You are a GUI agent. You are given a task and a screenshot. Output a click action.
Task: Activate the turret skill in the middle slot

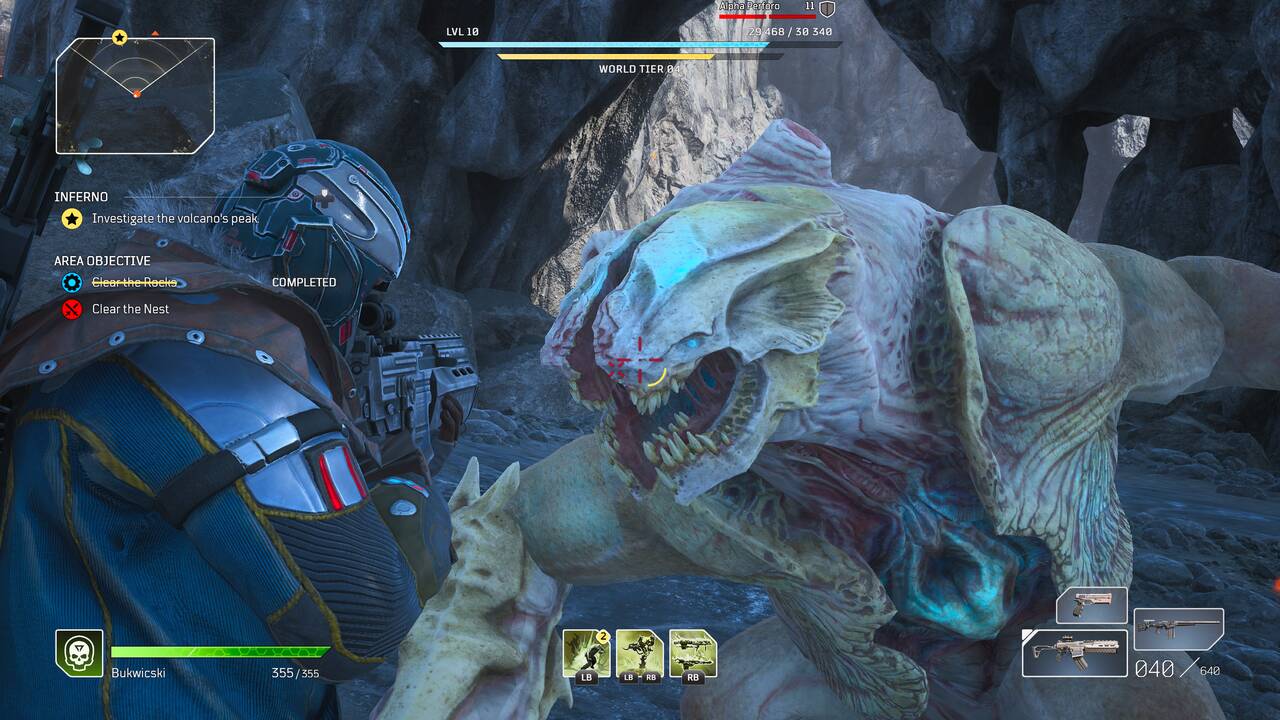[x=640, y=652]
